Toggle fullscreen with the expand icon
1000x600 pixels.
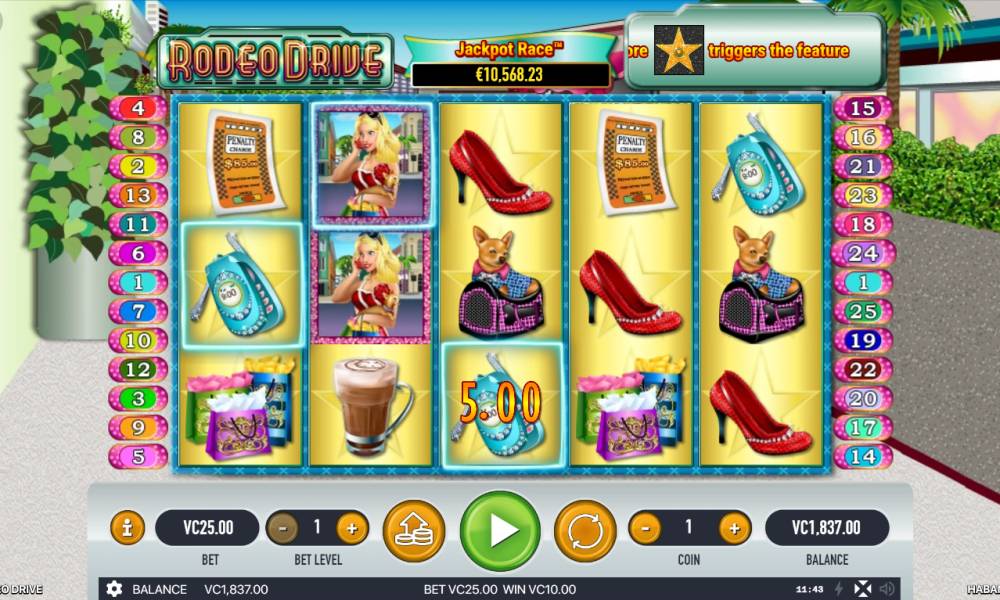pyautogui.click(x=863, y=589)
